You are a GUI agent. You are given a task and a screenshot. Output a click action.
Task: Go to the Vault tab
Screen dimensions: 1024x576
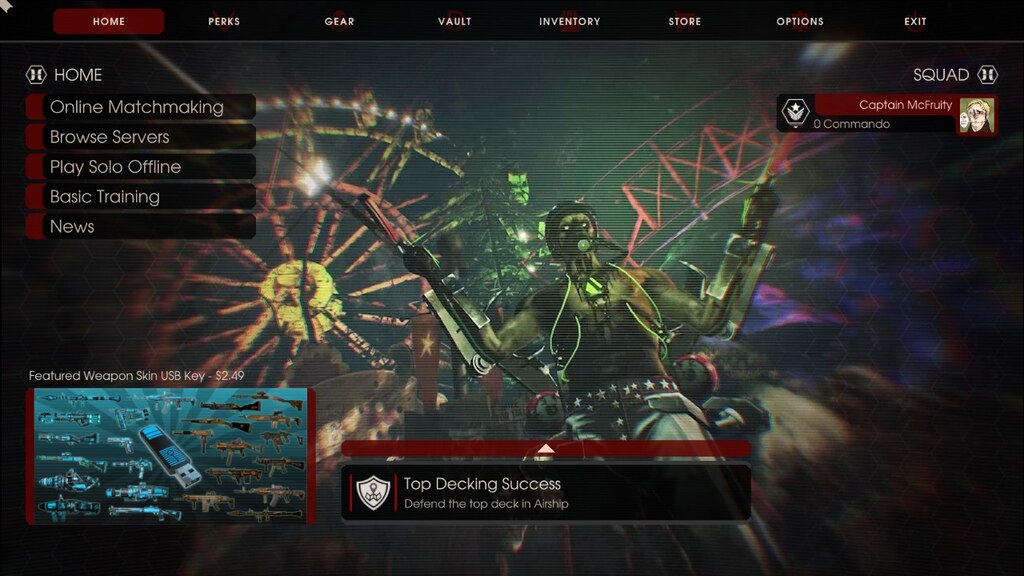tap(455, 21)
